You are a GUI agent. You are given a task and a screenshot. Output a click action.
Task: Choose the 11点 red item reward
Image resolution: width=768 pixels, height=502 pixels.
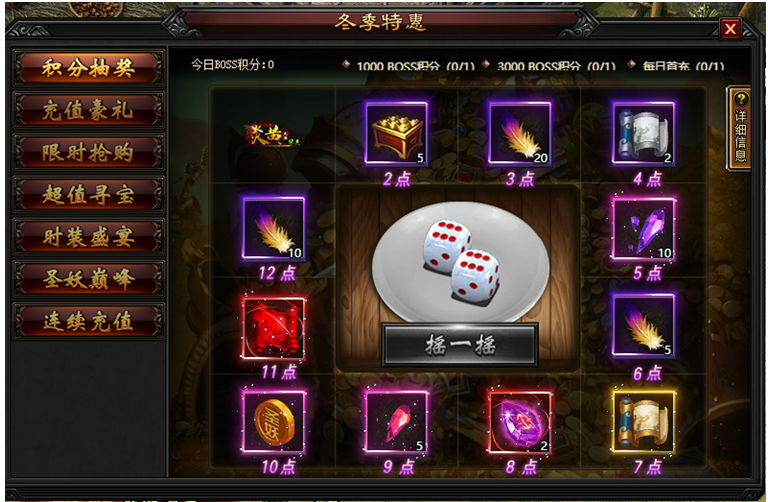pyautogui.click(x=273, y=327)
